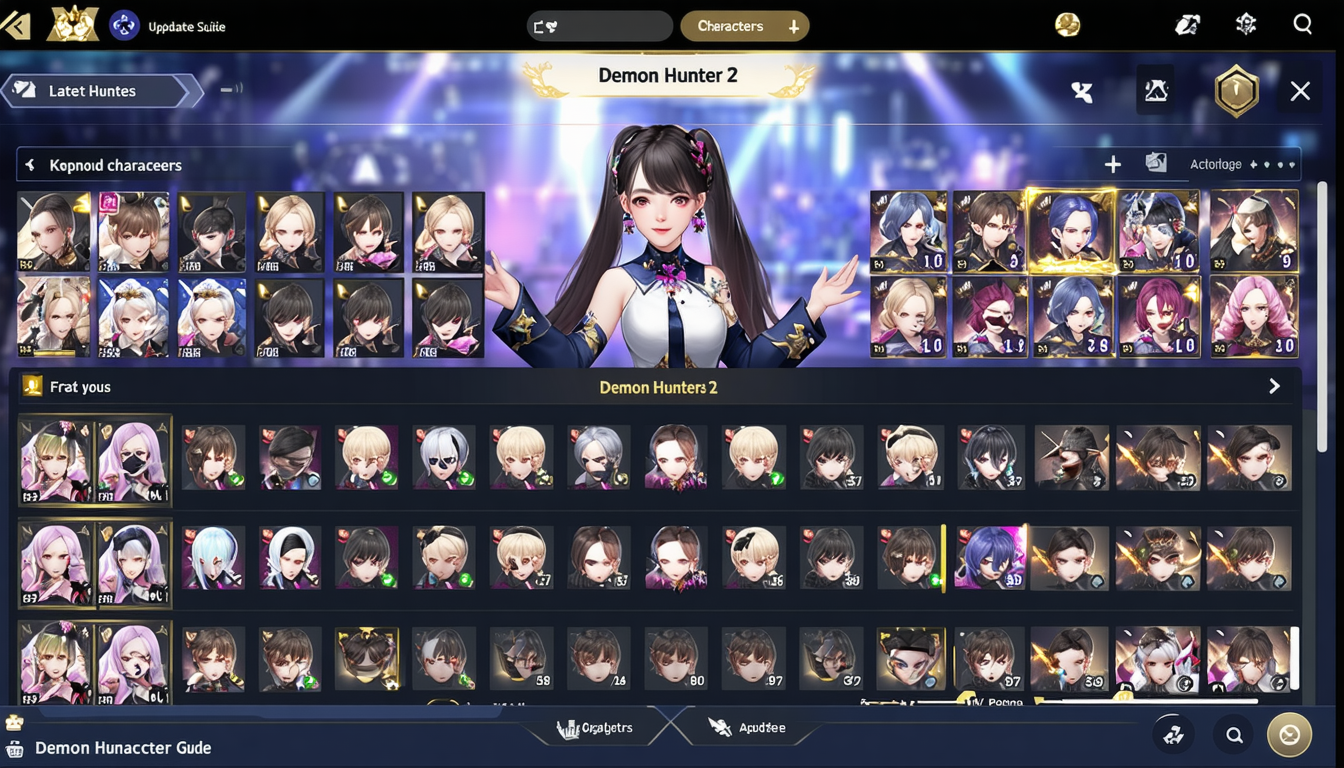Screen dimensions: 1344x768
Task: Expand Demon Hunters 2 with right arrow
Action: 1274,387
